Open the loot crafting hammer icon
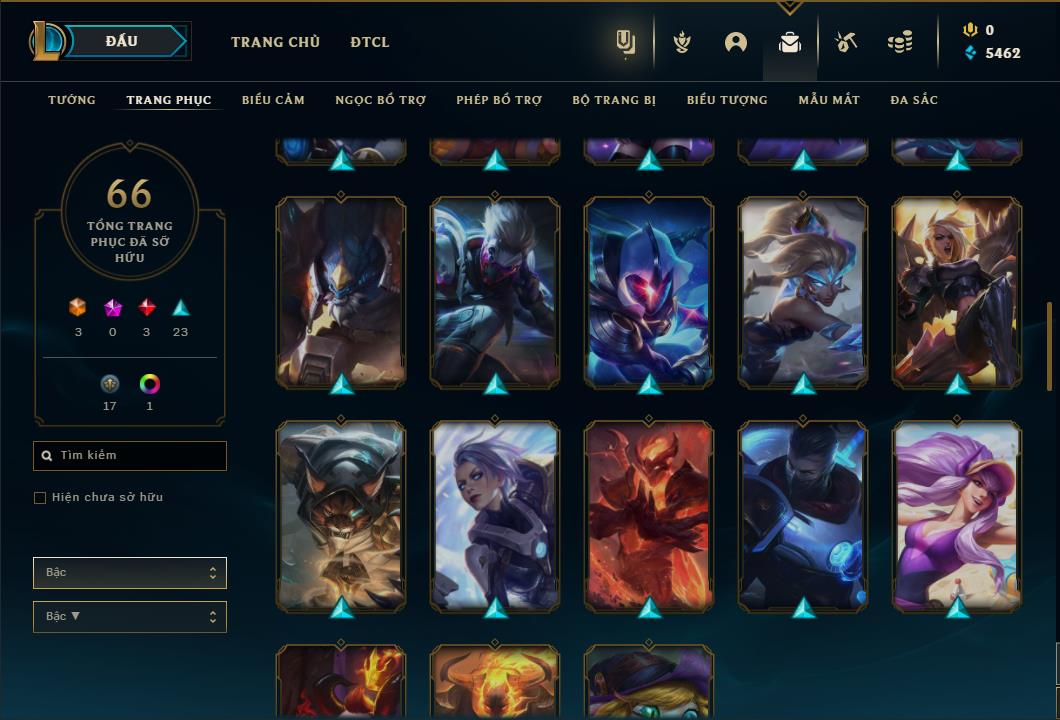This screenshot has height=720, width=1060. tap(846, 42)
